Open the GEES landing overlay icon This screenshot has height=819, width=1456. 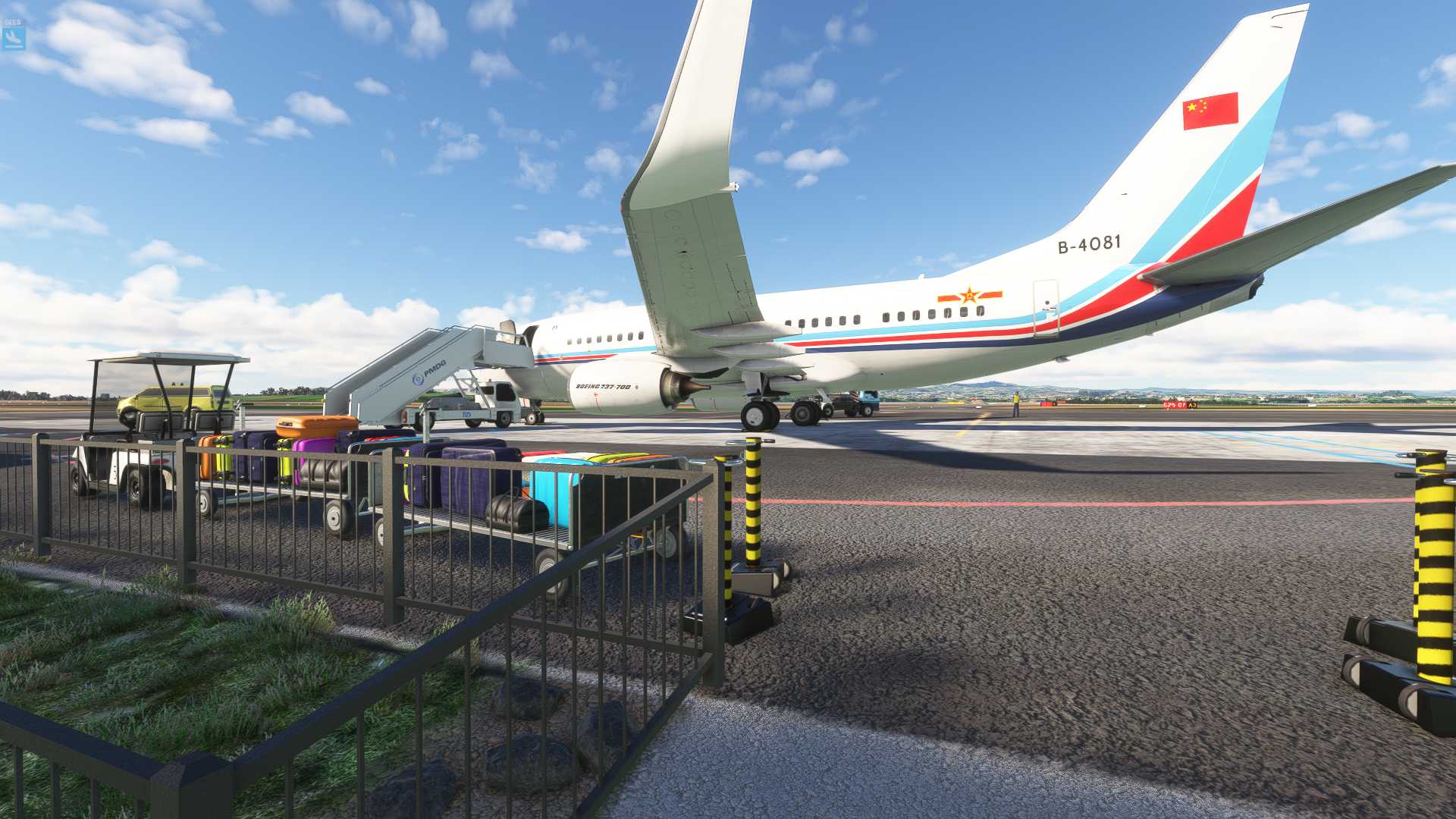14,35
